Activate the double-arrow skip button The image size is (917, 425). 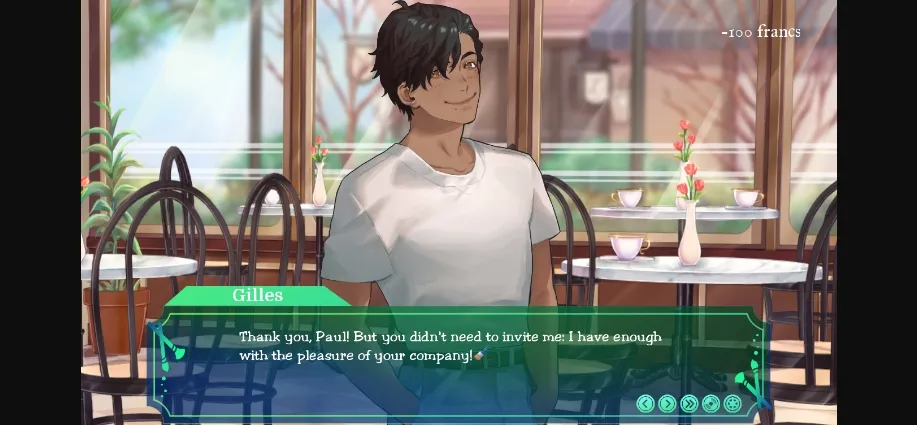689,403
